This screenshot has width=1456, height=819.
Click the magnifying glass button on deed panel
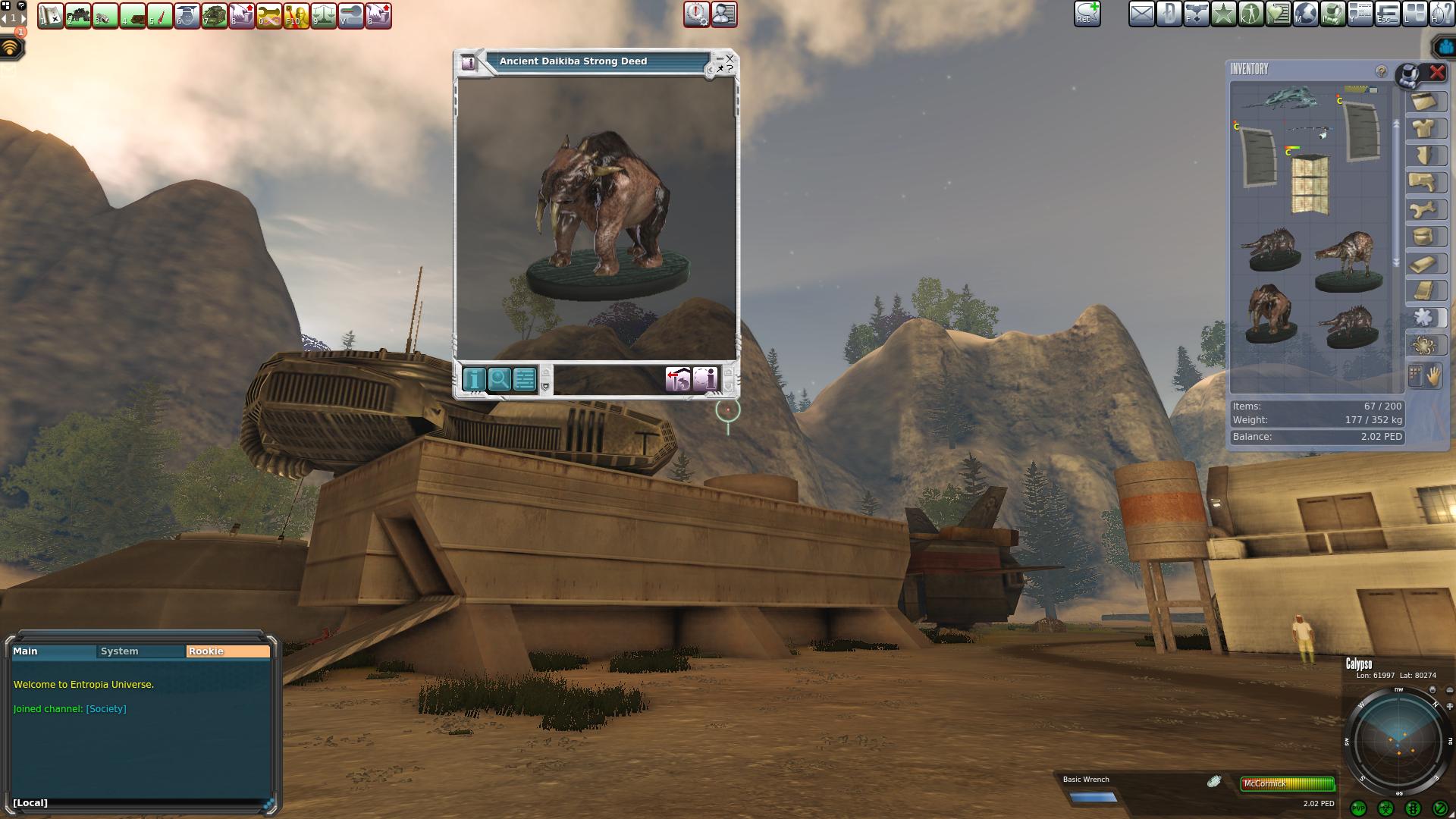499,379
